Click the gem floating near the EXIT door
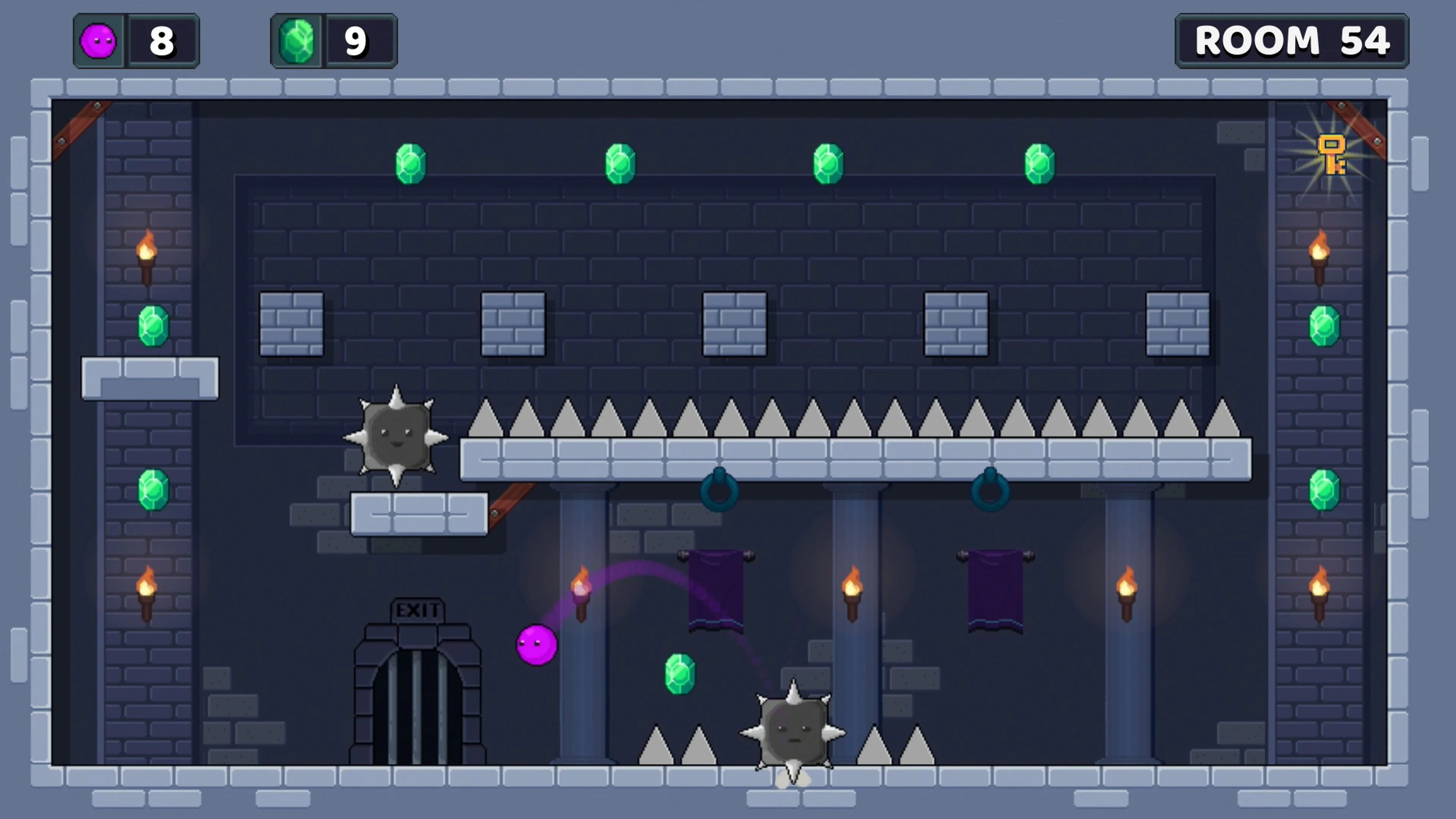 click(680, 674)
